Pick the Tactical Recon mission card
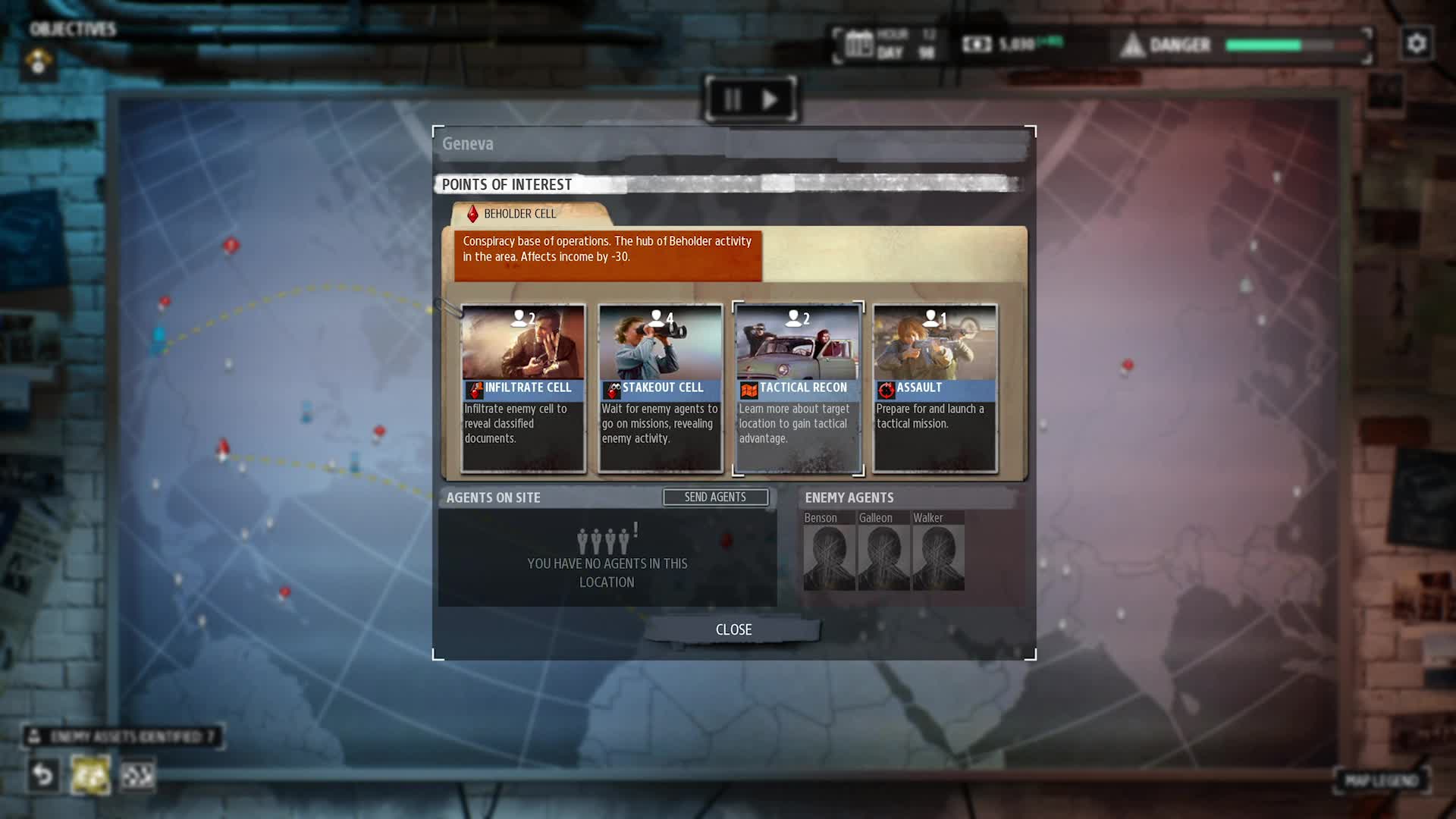 pyautogui.click(x=798, y=388)
